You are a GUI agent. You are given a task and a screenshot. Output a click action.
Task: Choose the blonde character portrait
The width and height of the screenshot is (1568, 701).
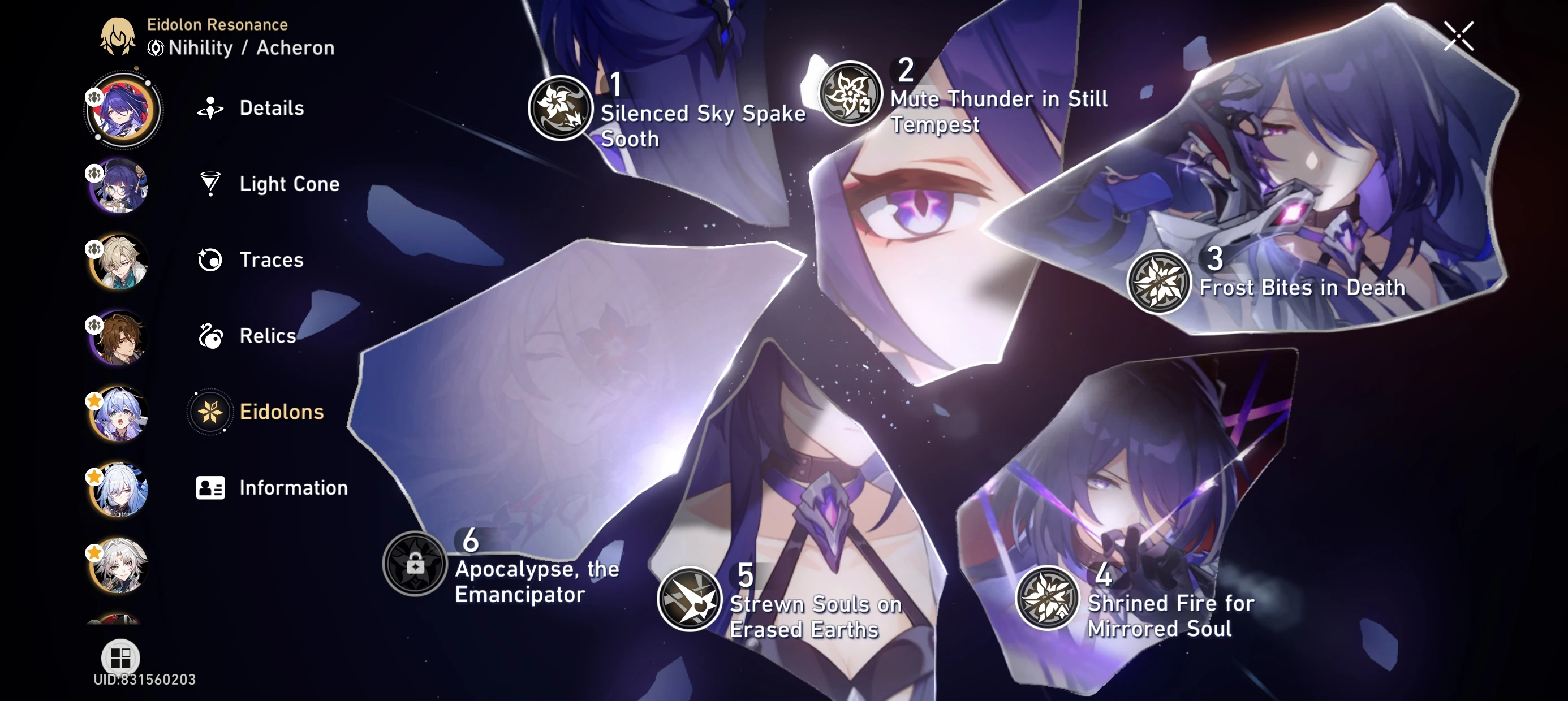pyautogui.click(x=119, y=261)
